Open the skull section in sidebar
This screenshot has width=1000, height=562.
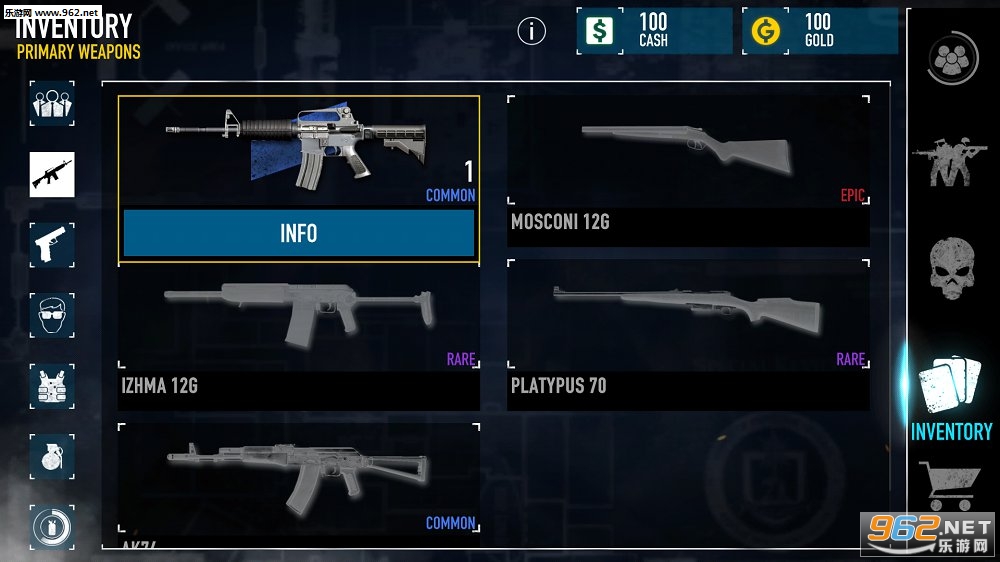tap(952, 267)
